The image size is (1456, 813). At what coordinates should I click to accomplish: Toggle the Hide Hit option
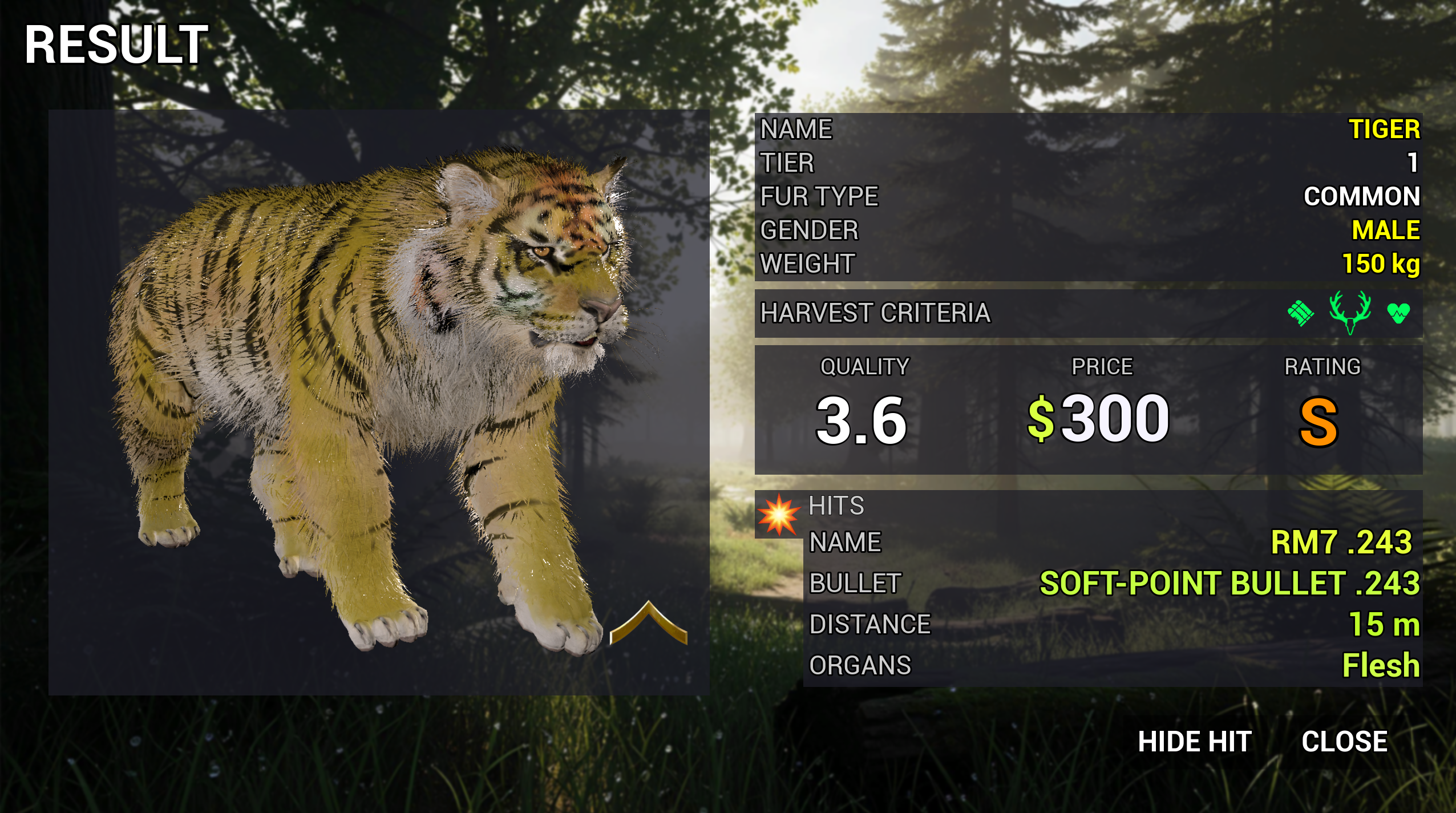(1195, 742)
